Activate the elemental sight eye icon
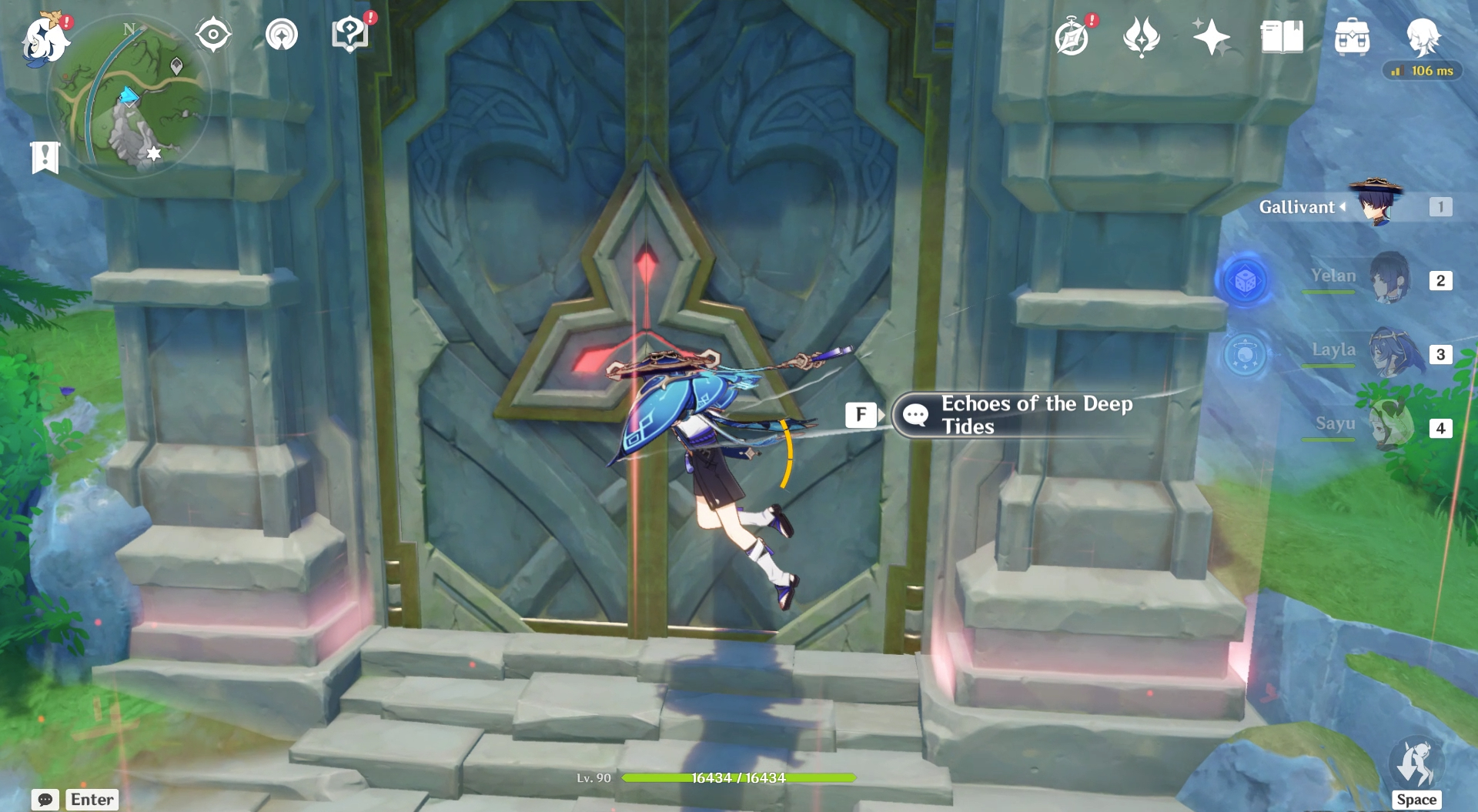1478x812 pixels. (x=213, y=34)
